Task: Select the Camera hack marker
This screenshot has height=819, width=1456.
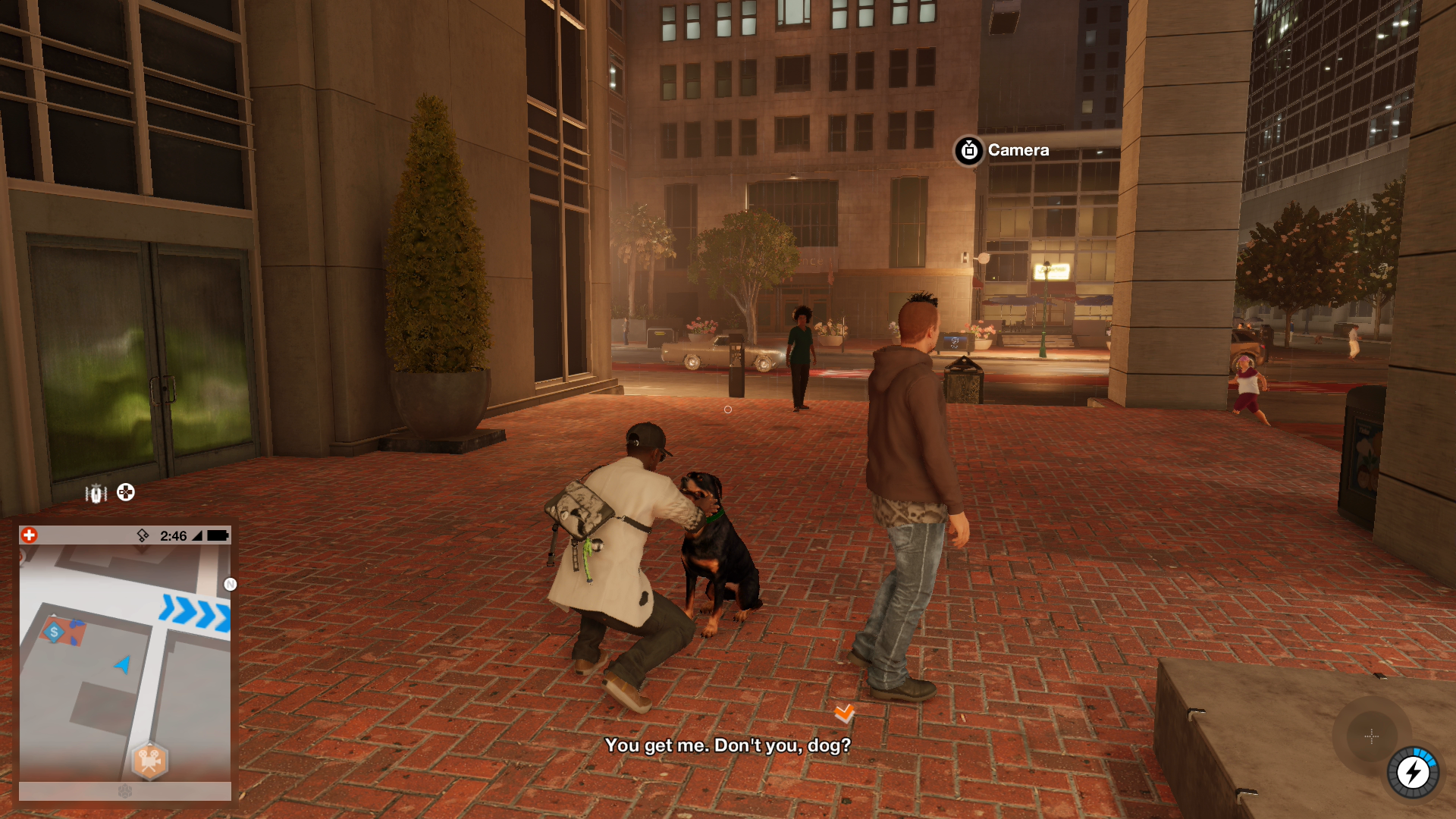Action: tap(968, 151)
